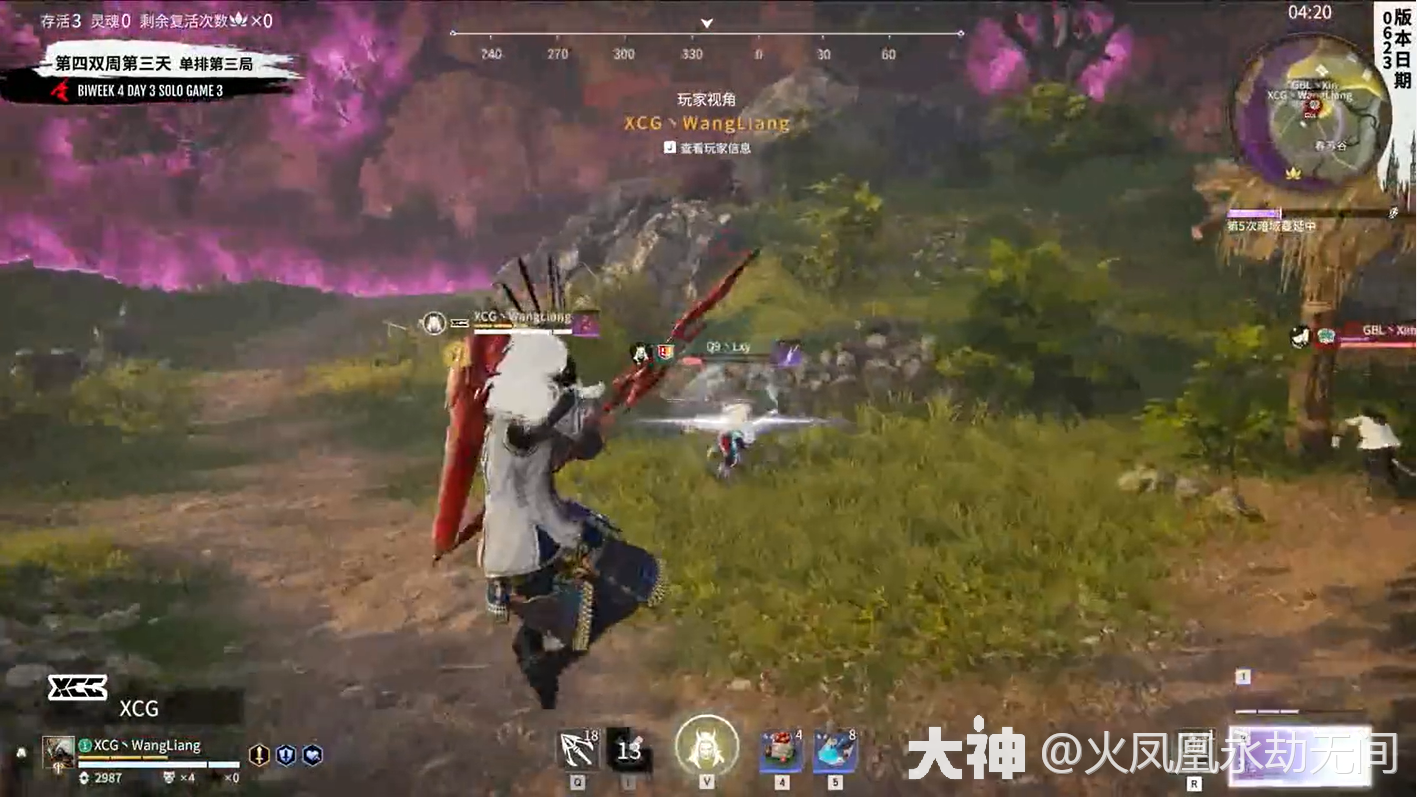Screen dimensions: 1418x797
Task: Click the item slot showing 13
Action: (x=629, y=750)
